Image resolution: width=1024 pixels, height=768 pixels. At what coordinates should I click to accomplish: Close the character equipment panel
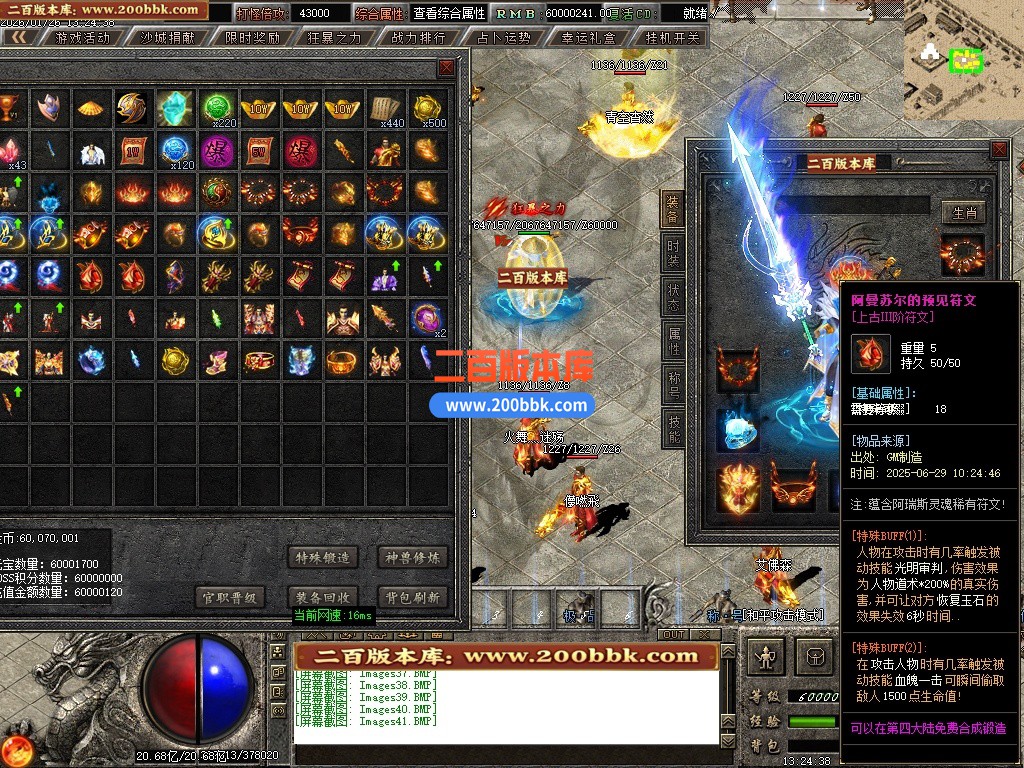click(998, 150)
